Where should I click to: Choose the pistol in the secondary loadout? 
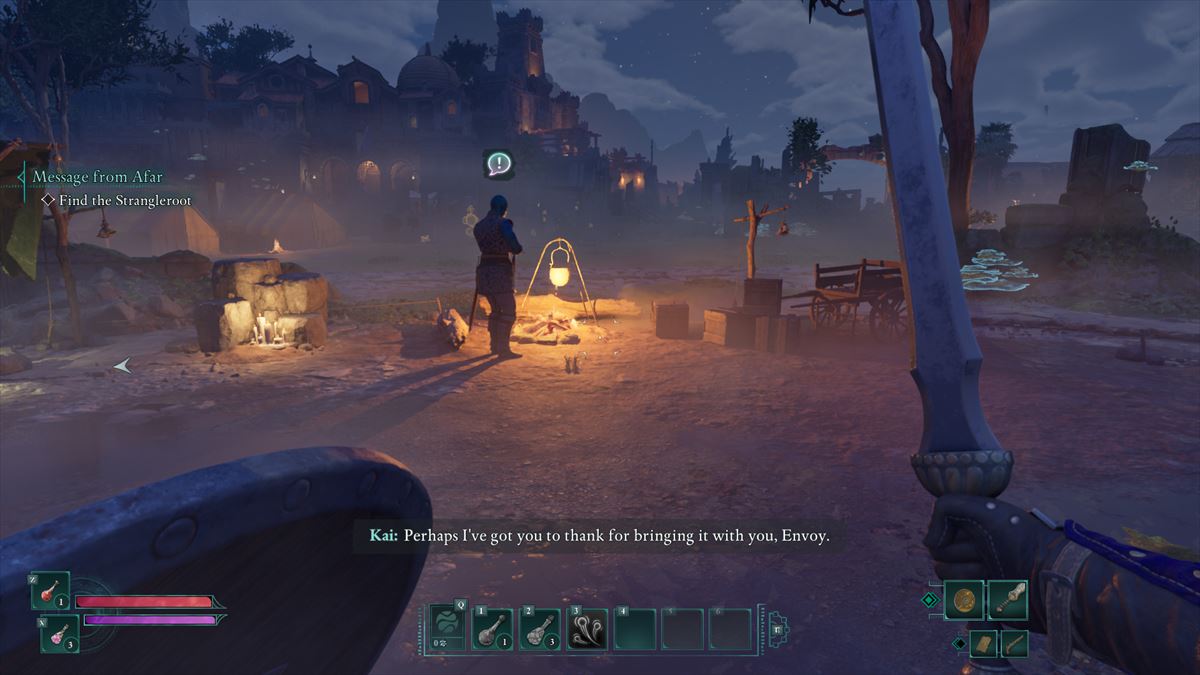point(1014,643)
